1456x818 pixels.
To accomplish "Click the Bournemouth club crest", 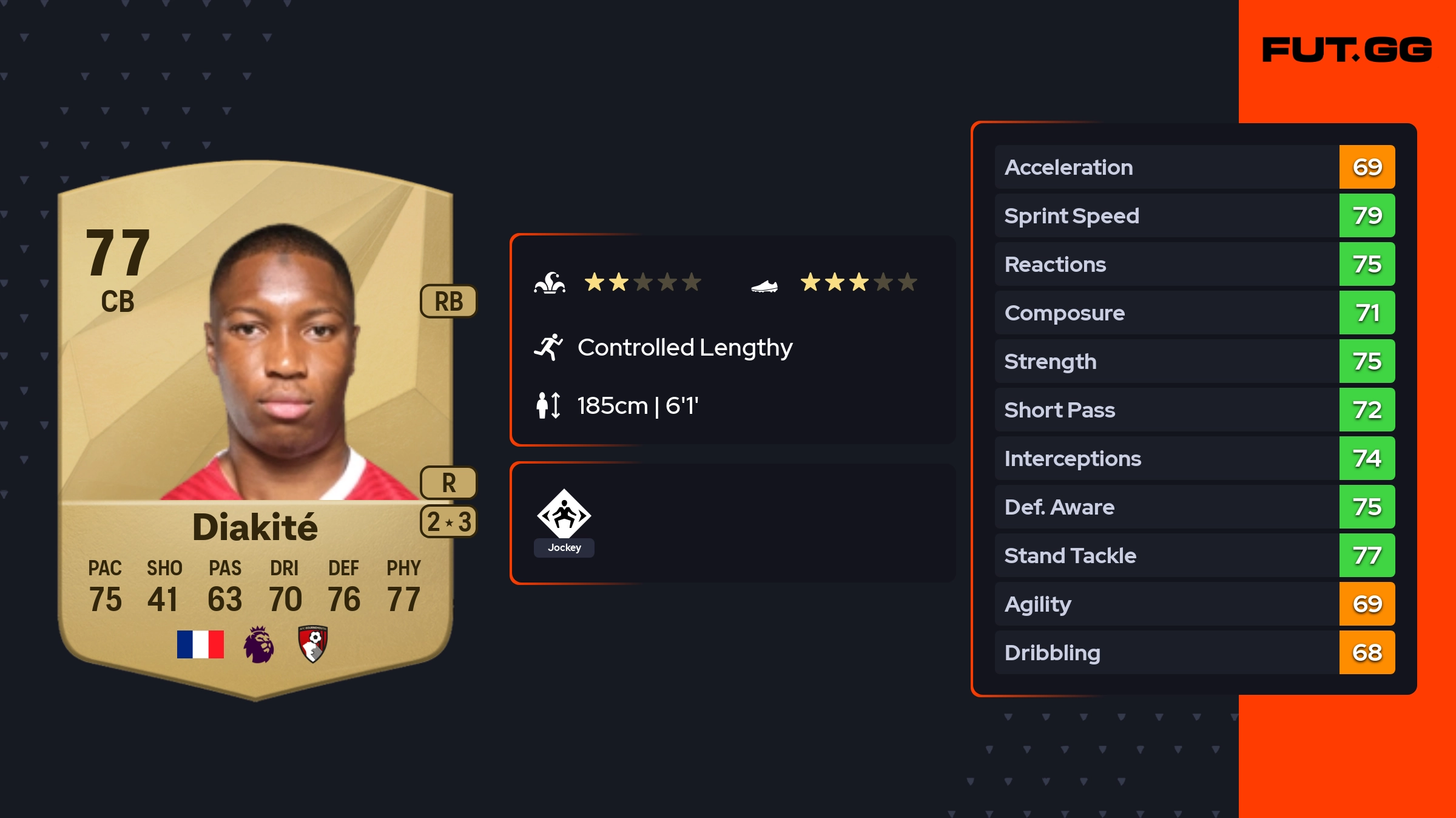I will point(313,644).
